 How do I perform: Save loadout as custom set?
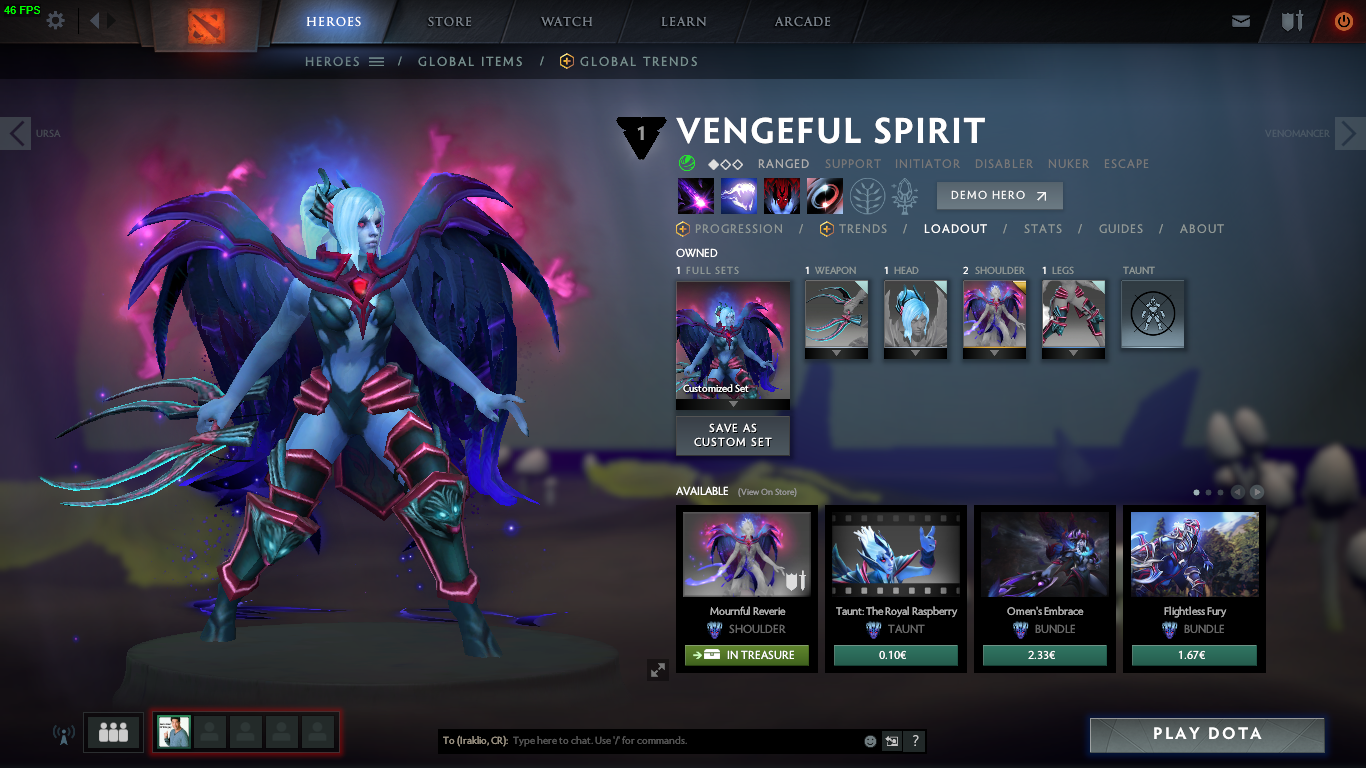[x=733, y=435]
